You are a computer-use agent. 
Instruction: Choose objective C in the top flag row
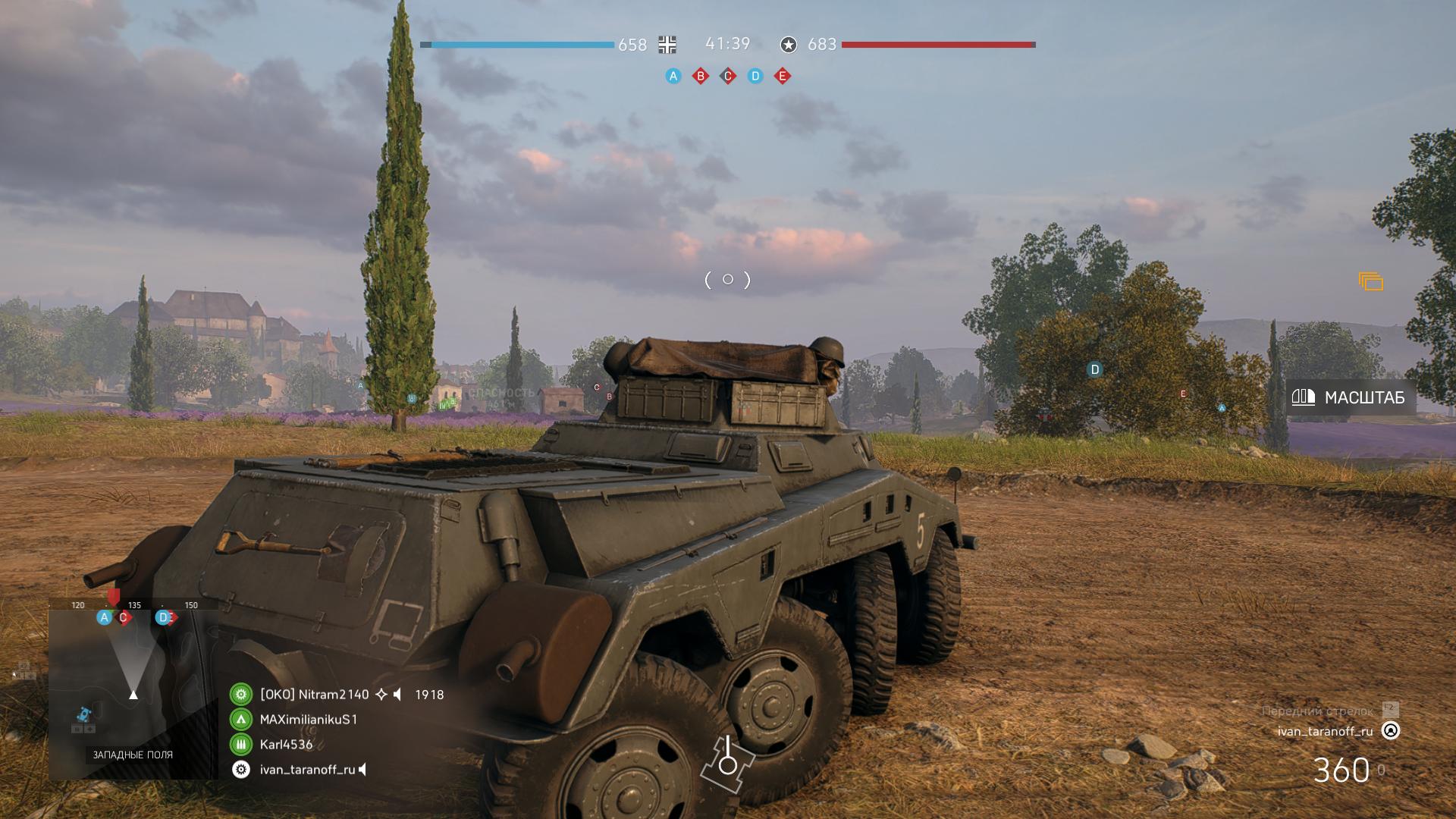(x=728, y=76)
